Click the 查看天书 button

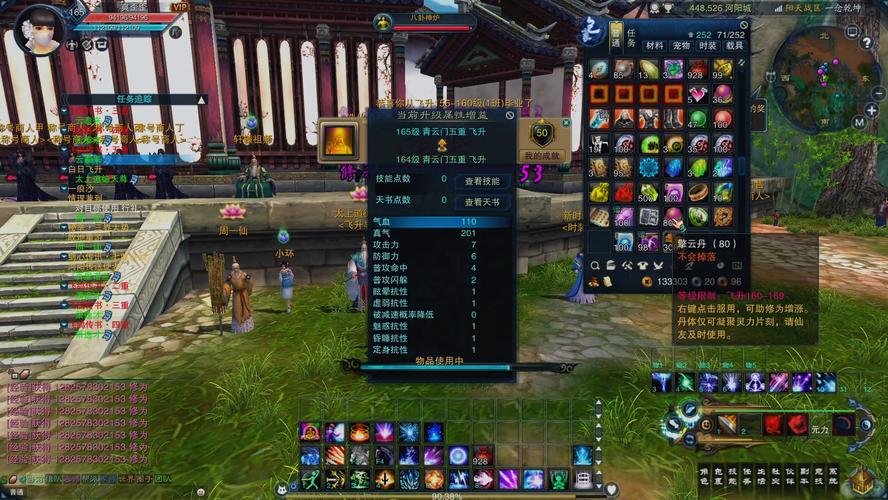(x=483, y=202)
